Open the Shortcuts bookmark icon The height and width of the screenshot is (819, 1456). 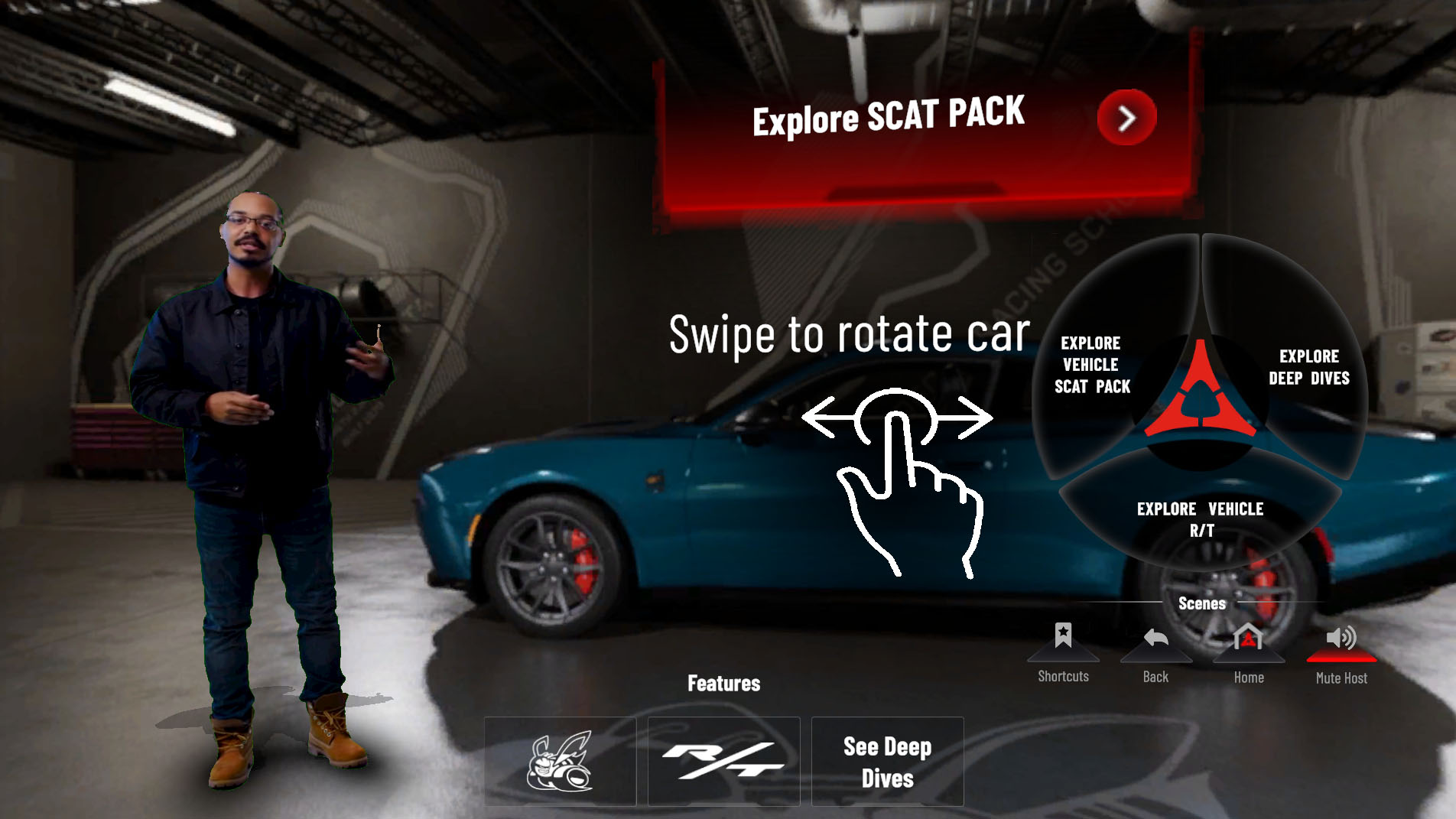[1063, 638]
